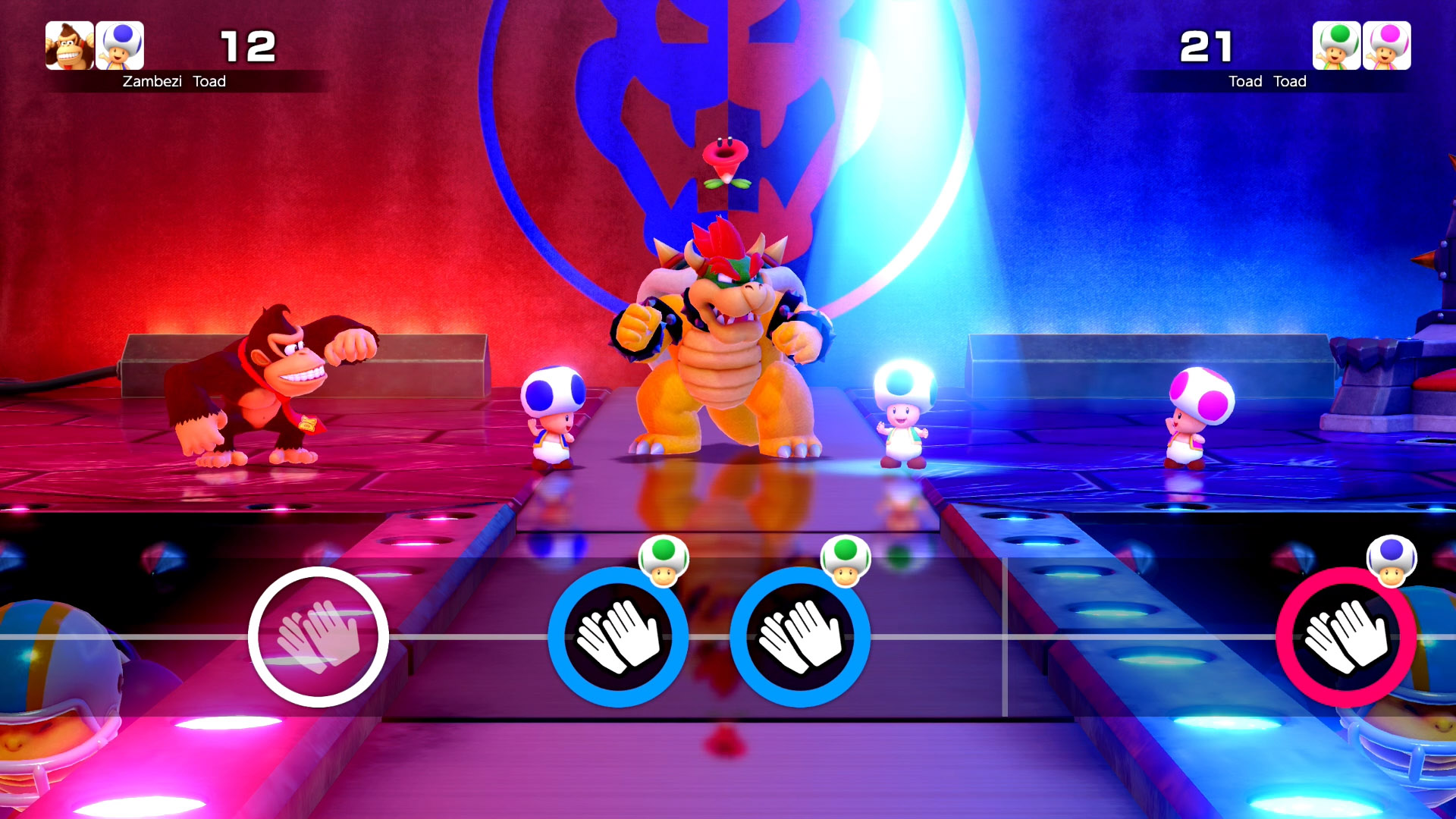Screen dimensions: 1456x819
Task: Choose the pink Toad team portrait
Action: coord(1386,45)
